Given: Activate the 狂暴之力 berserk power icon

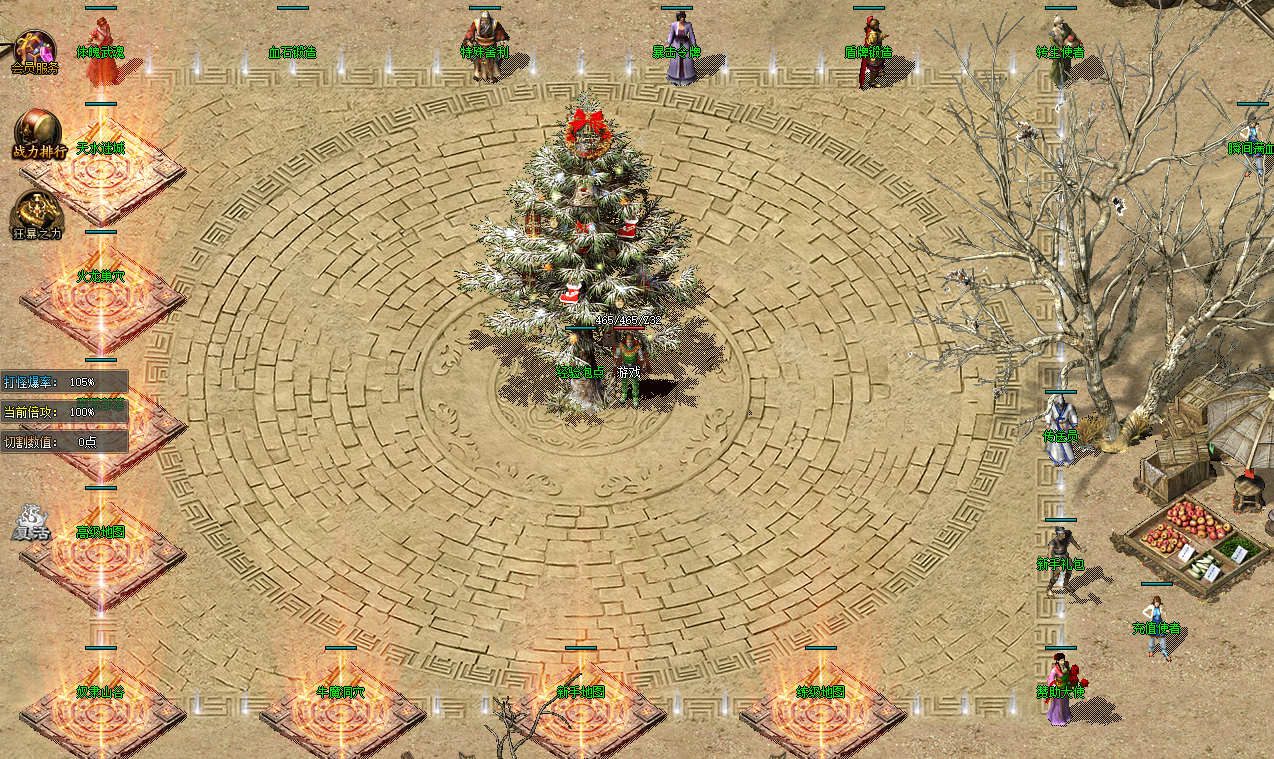Looking at the screenshot, I should point(37,215).
